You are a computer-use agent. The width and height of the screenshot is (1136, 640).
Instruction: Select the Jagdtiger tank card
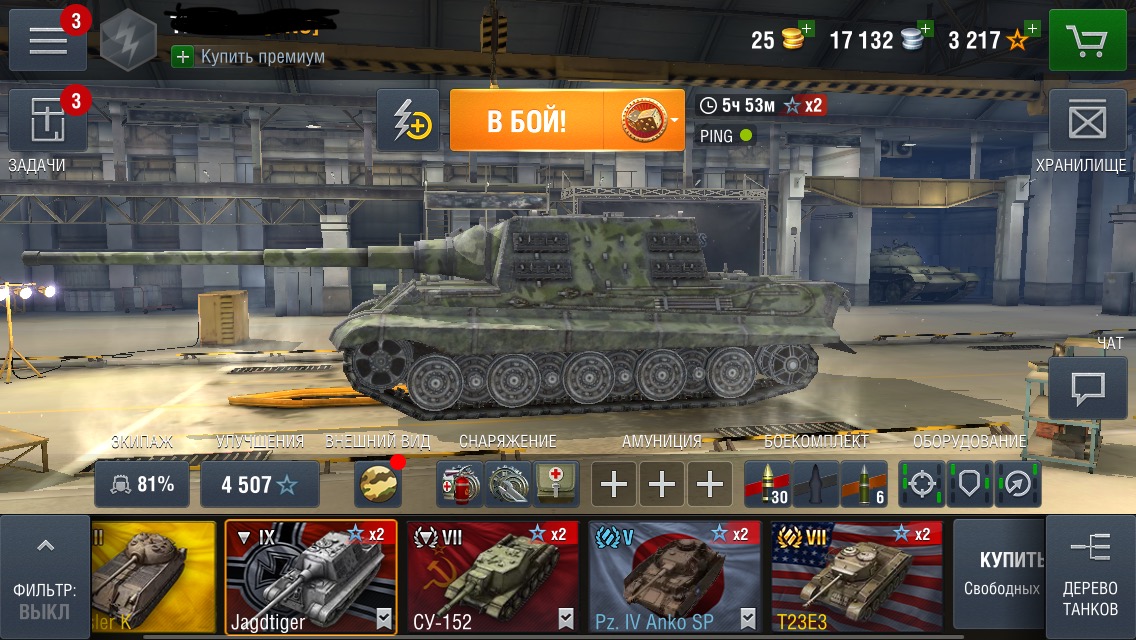(311, 577)
